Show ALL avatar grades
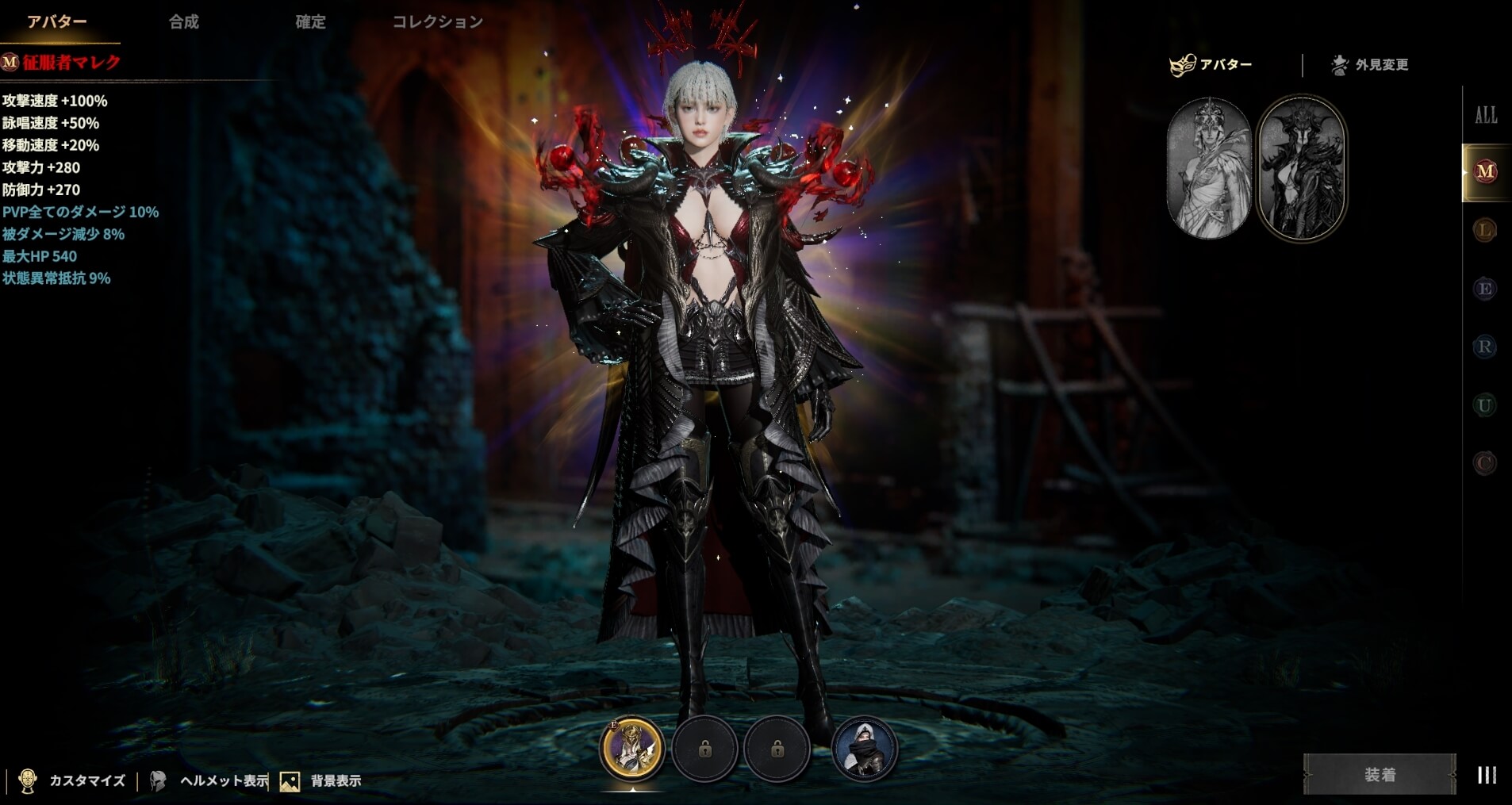The height and width of the screenshot is (805, 1512). (x=1485, y=115)
